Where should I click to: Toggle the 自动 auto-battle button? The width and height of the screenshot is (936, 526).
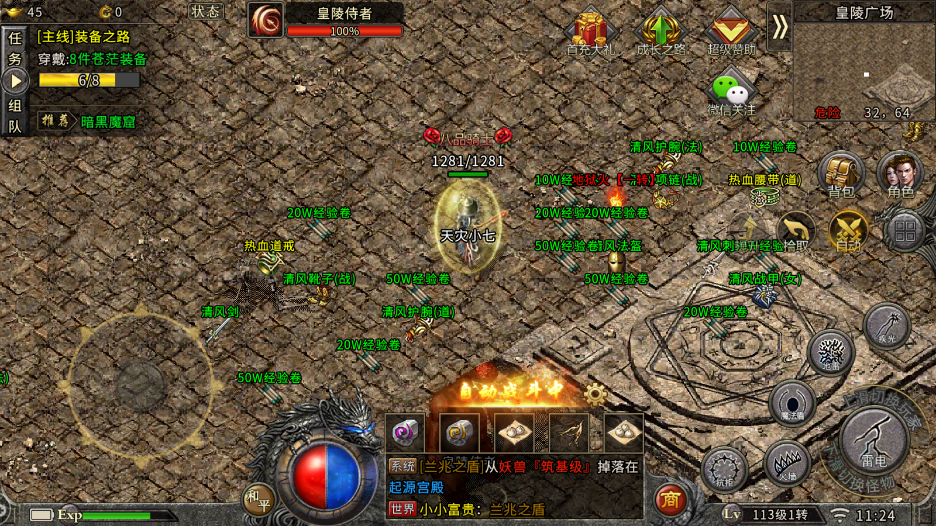848,229
